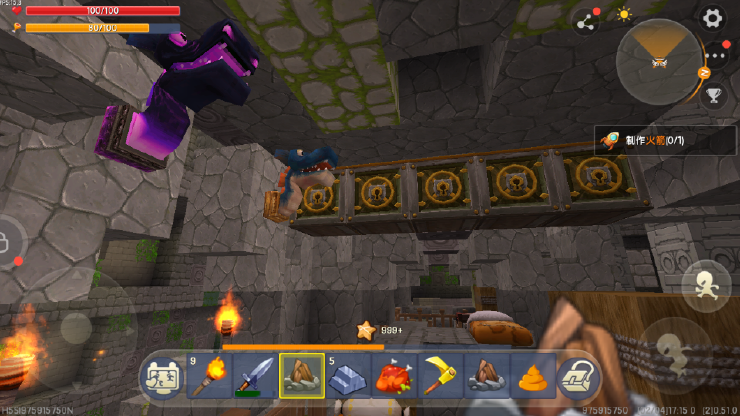This screenshot has width=740, height=416.
Task: Select the orange swirl pile hotbar slot
Action: click(534, 377)
